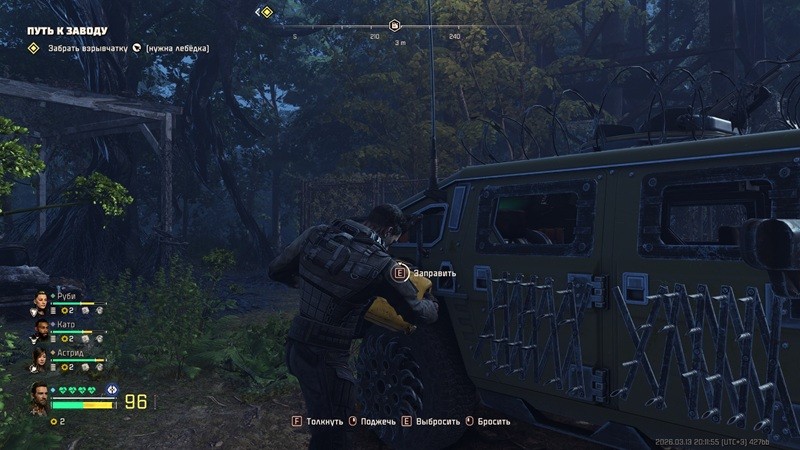This screenshot has width=800, height=450.
Task: Choose squadmate Като's portrait
Action: click(41, 327)
